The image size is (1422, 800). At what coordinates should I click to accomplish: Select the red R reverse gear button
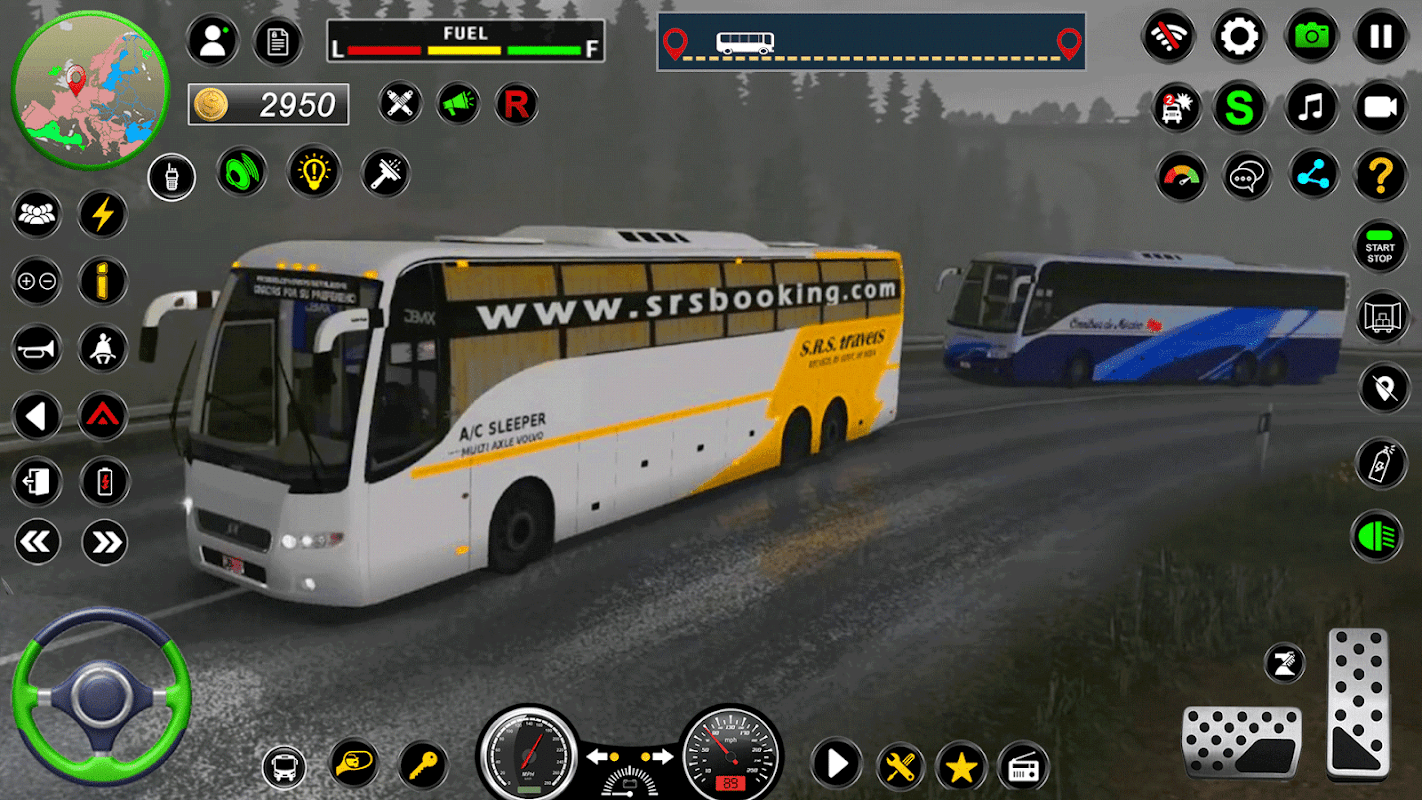coord(516,103)
